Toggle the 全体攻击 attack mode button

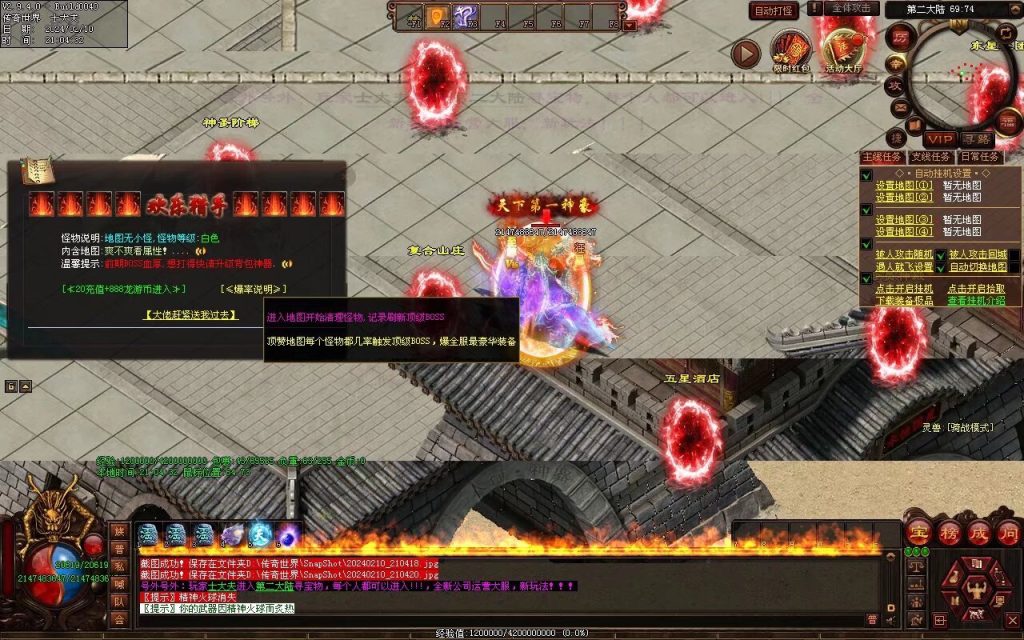pyautogui.click(x=854, y=8)
